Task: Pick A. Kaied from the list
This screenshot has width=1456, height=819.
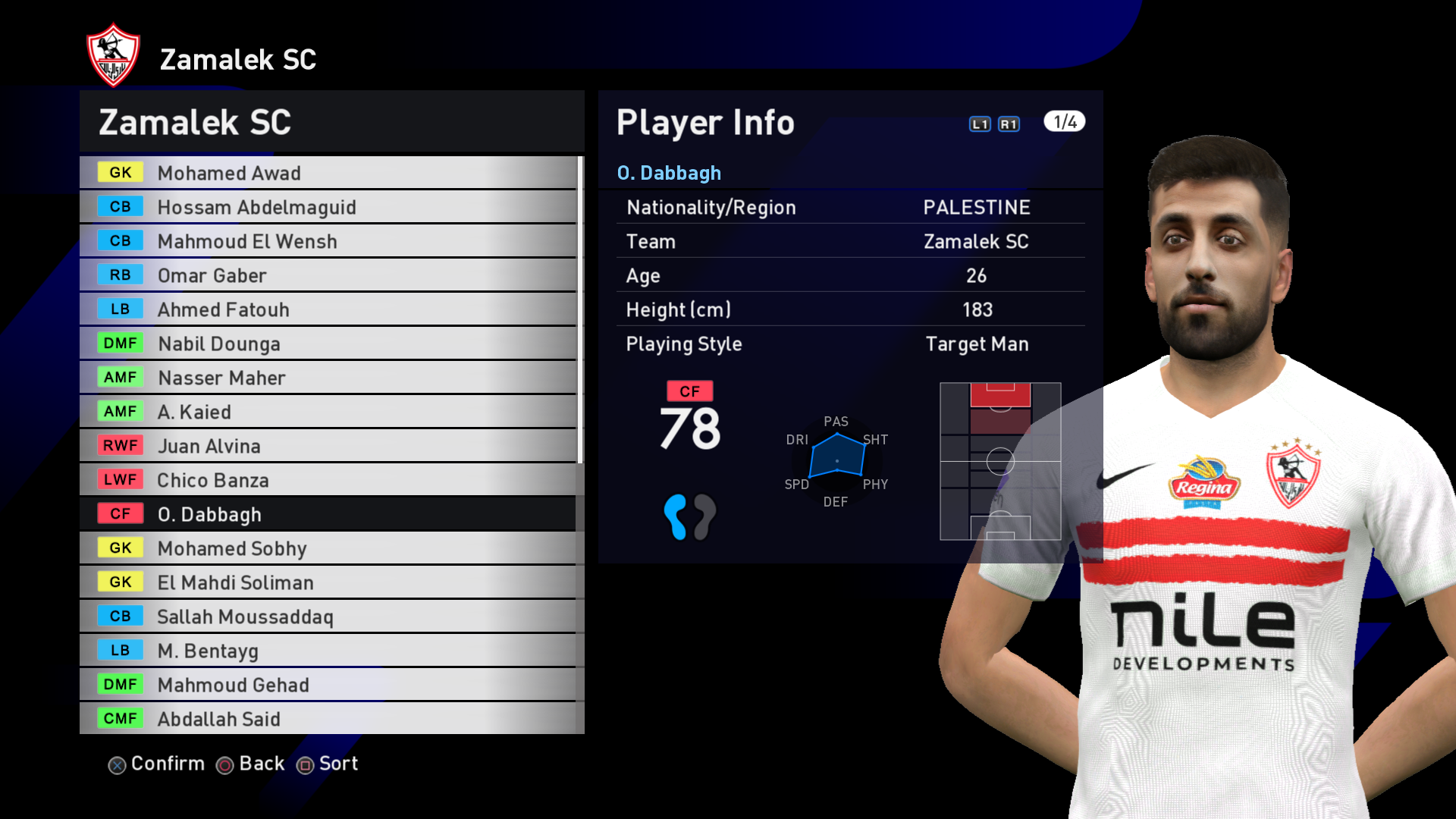Action: click(x=328, y=412)
